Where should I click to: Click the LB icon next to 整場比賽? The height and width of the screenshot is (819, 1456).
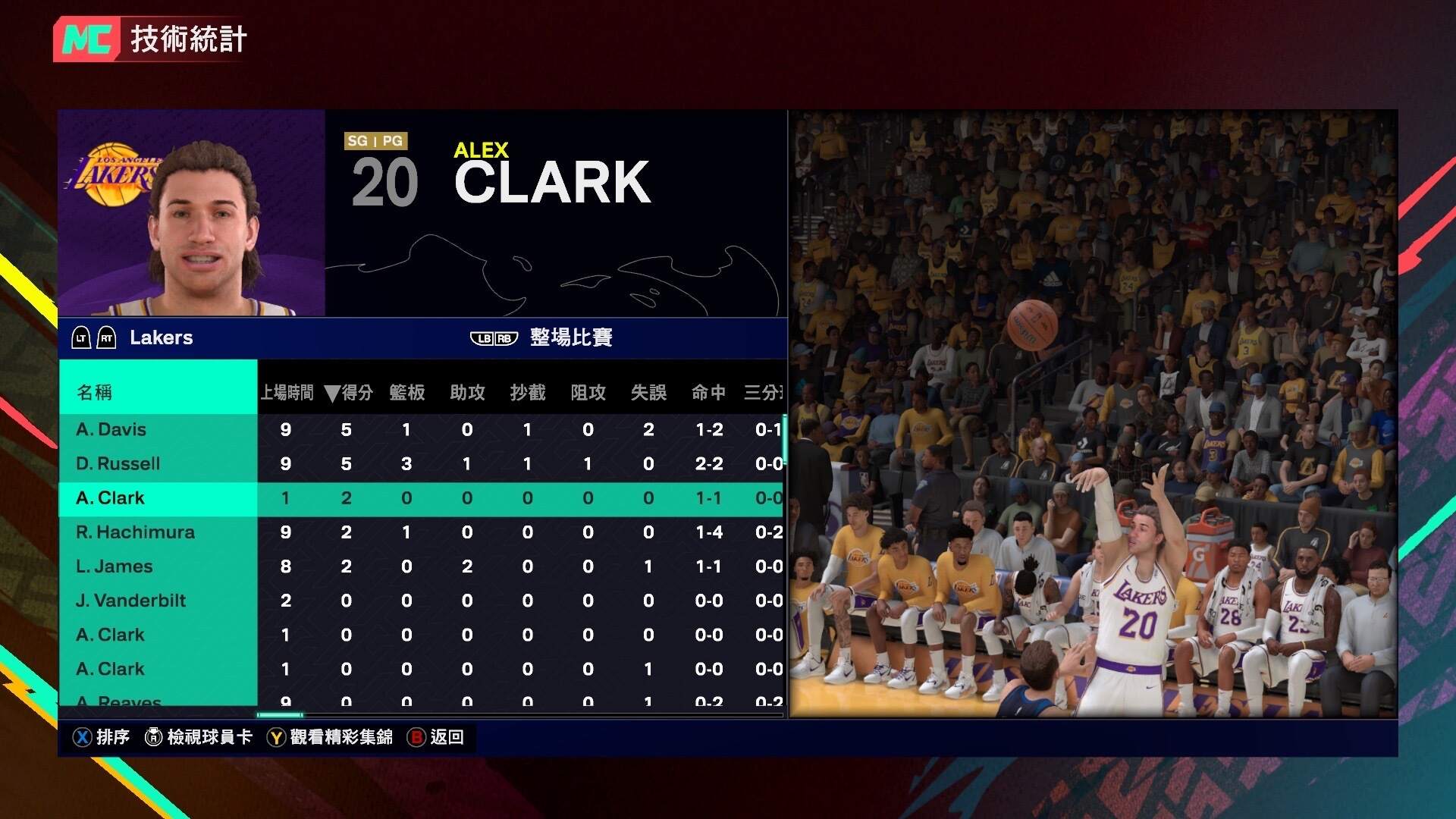(x=483, y=337)
